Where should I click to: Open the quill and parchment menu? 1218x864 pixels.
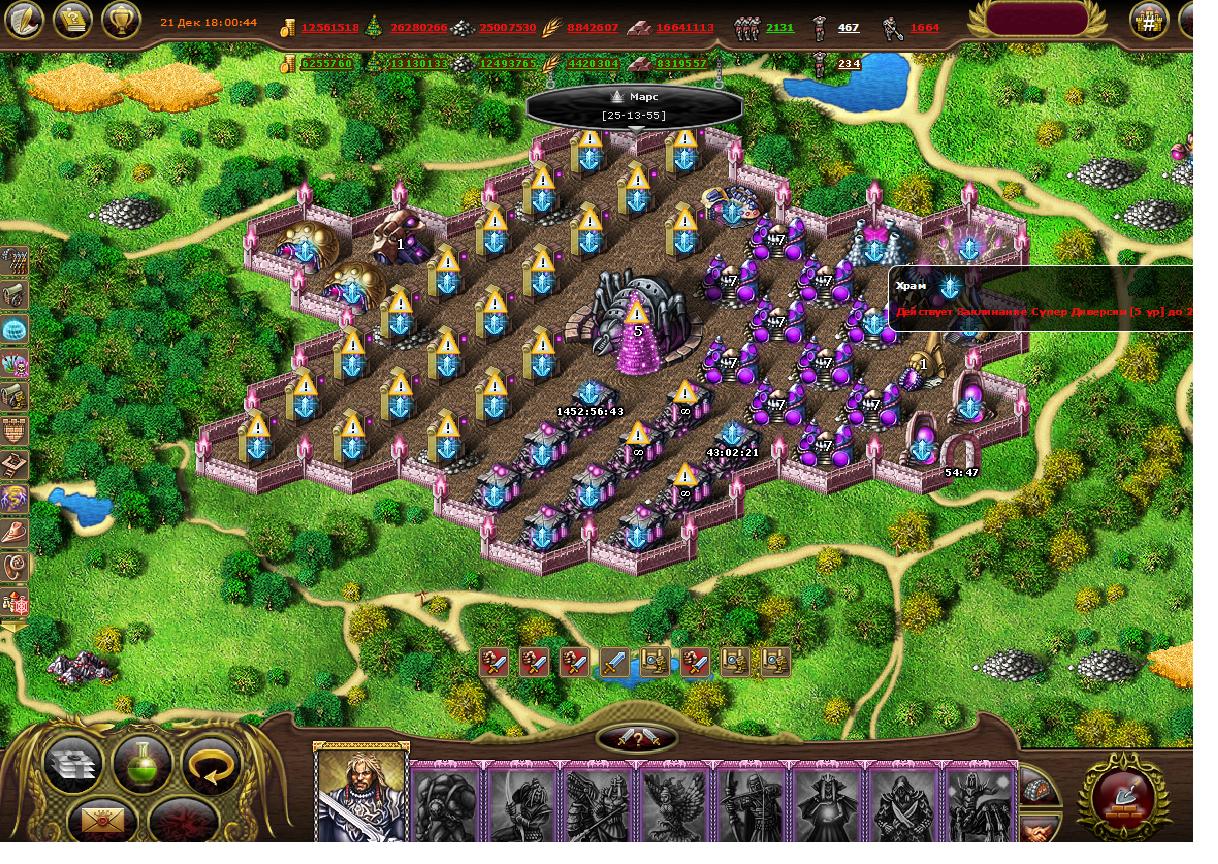tap(24, 19)
